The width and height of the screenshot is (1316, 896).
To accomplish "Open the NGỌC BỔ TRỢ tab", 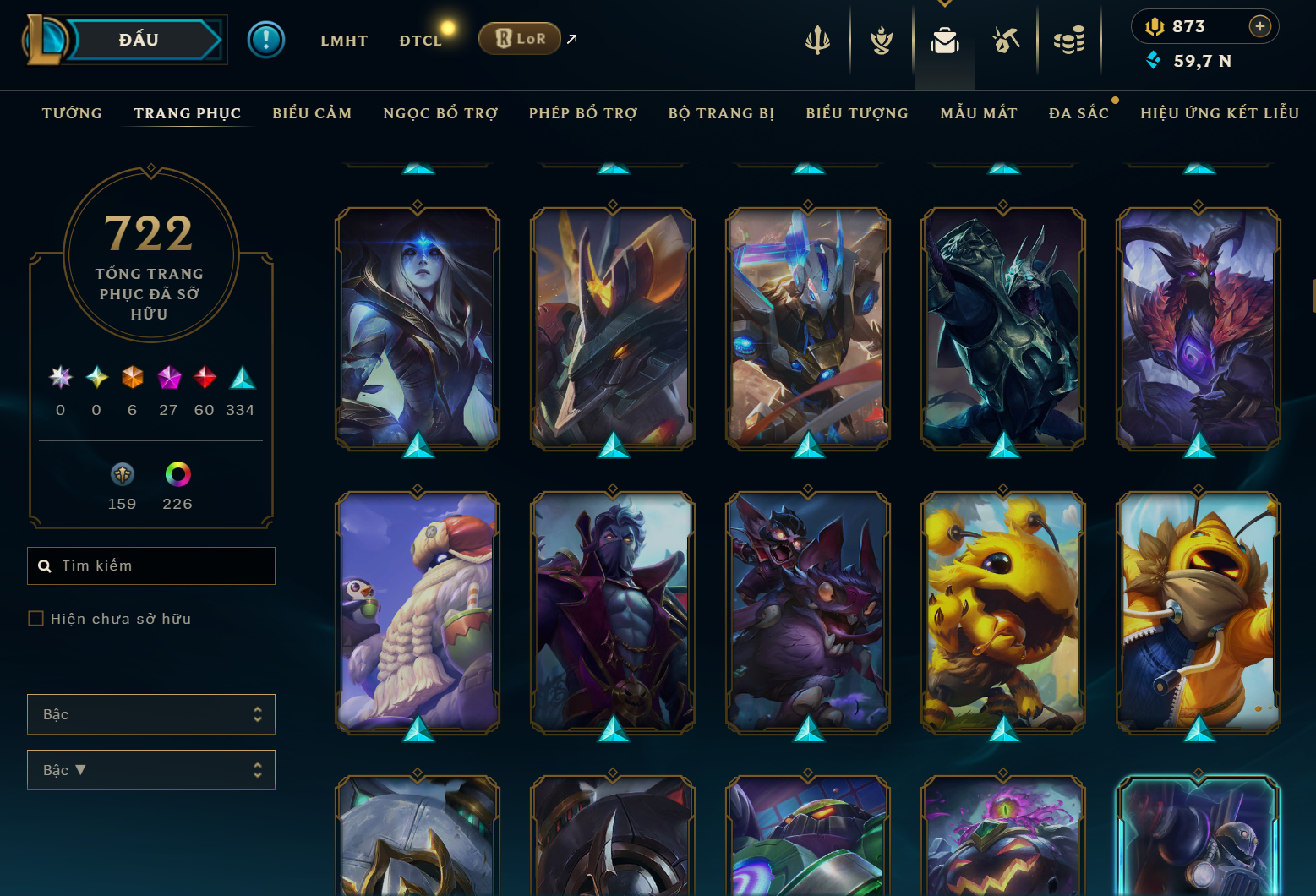I will [440, 112].
